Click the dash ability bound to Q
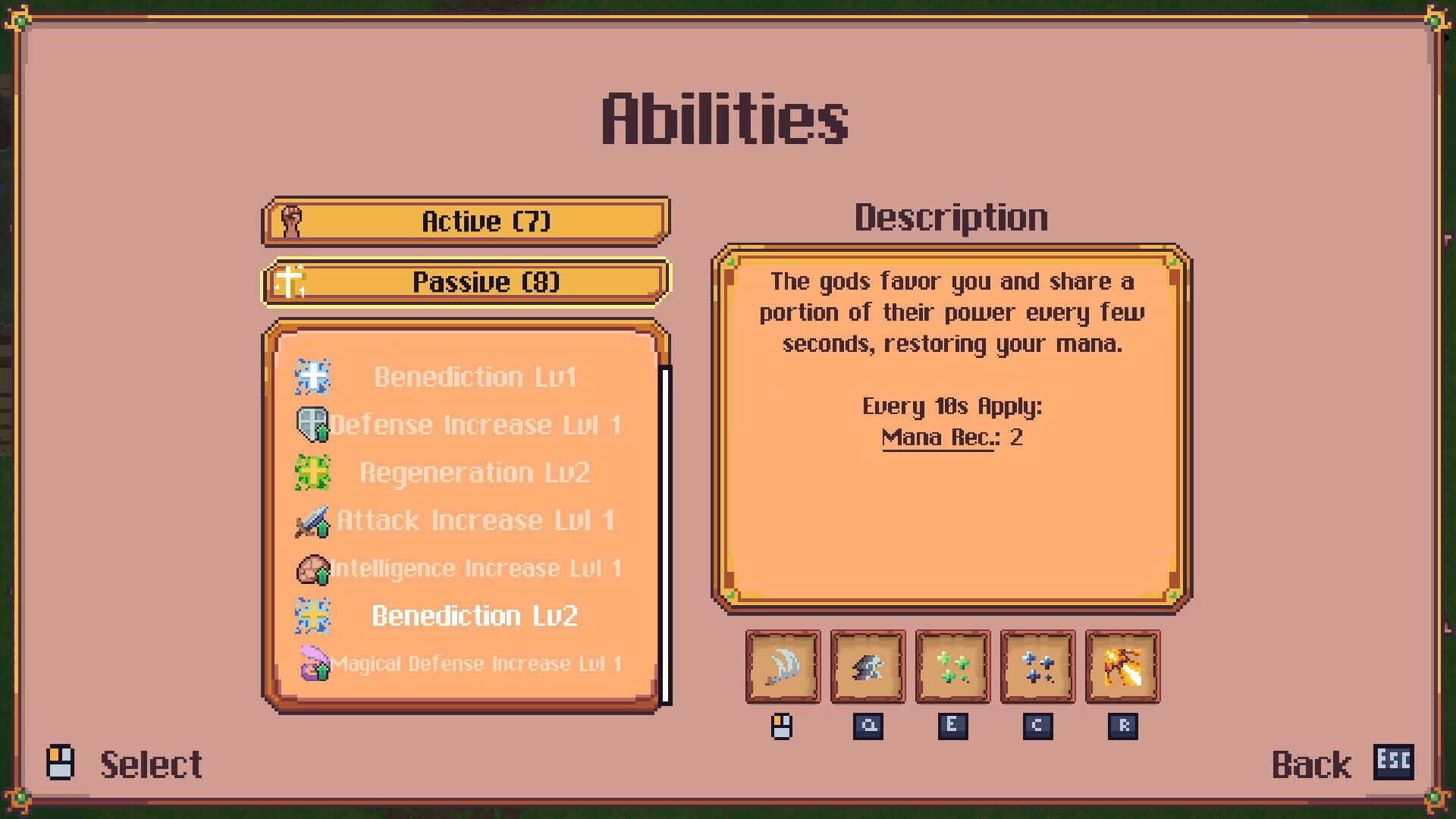The height and width of the screenshot is (819, 1456). 868,667
